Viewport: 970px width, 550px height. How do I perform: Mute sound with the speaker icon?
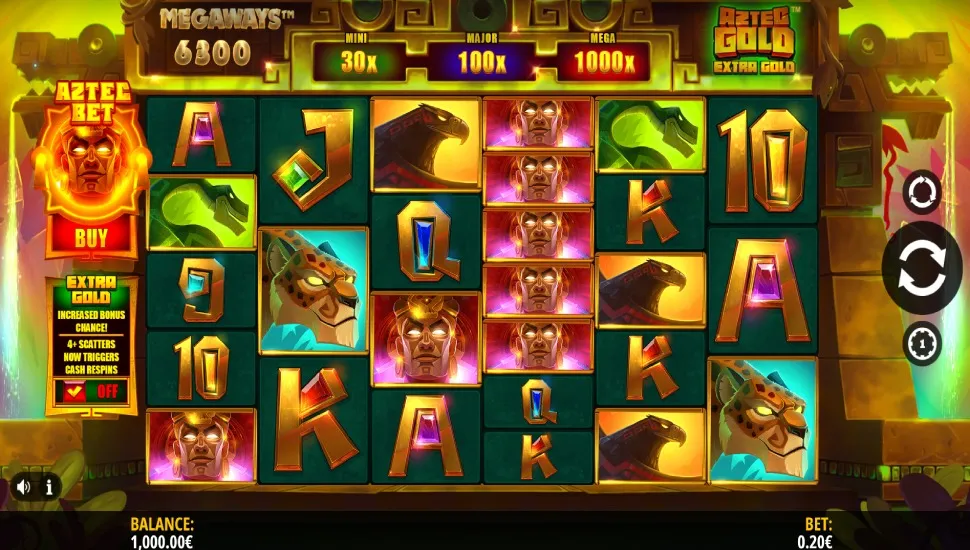23,487
